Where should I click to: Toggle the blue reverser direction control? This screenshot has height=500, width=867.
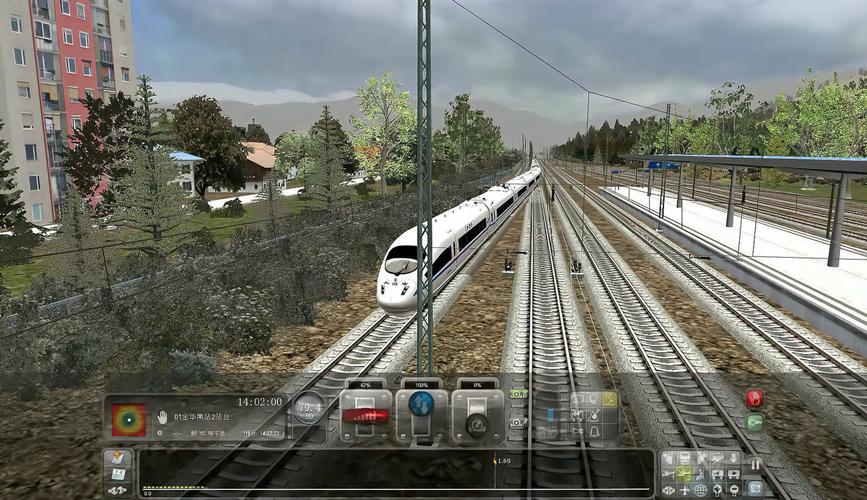(x=421, y=405)
